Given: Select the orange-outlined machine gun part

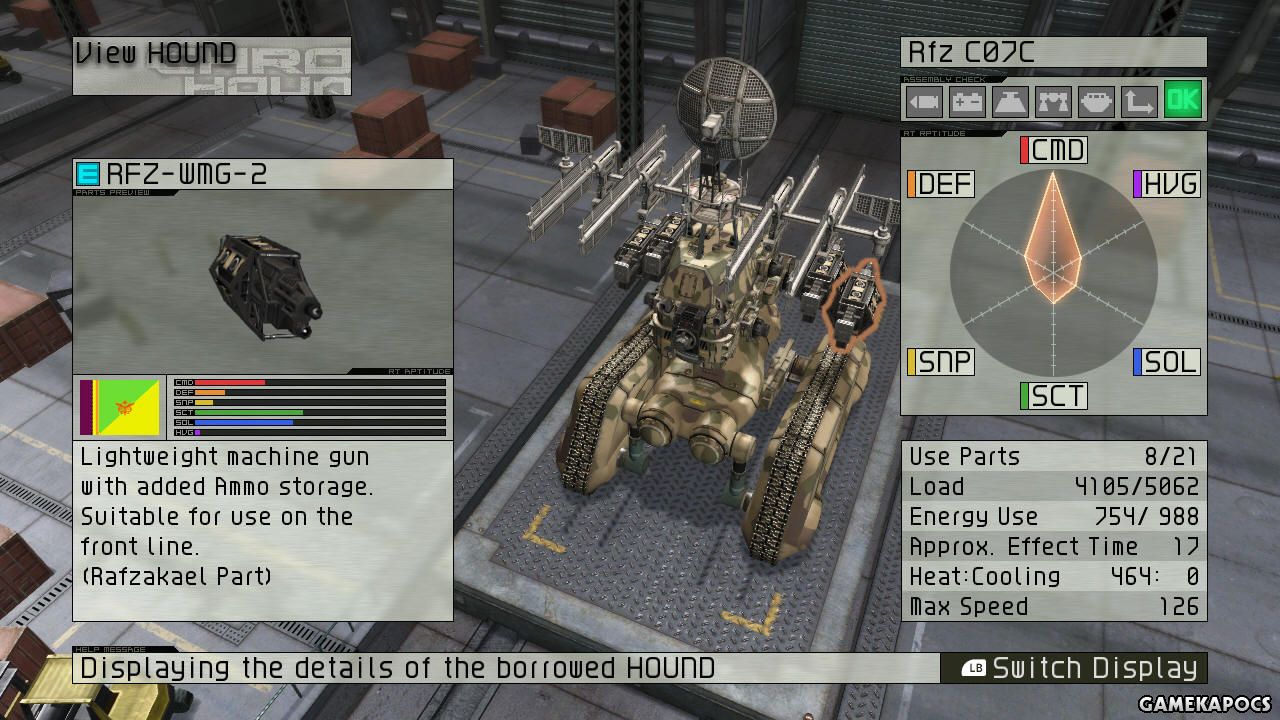Looking at the screenshot, I should pyautogui.click(x=853, y=302).
